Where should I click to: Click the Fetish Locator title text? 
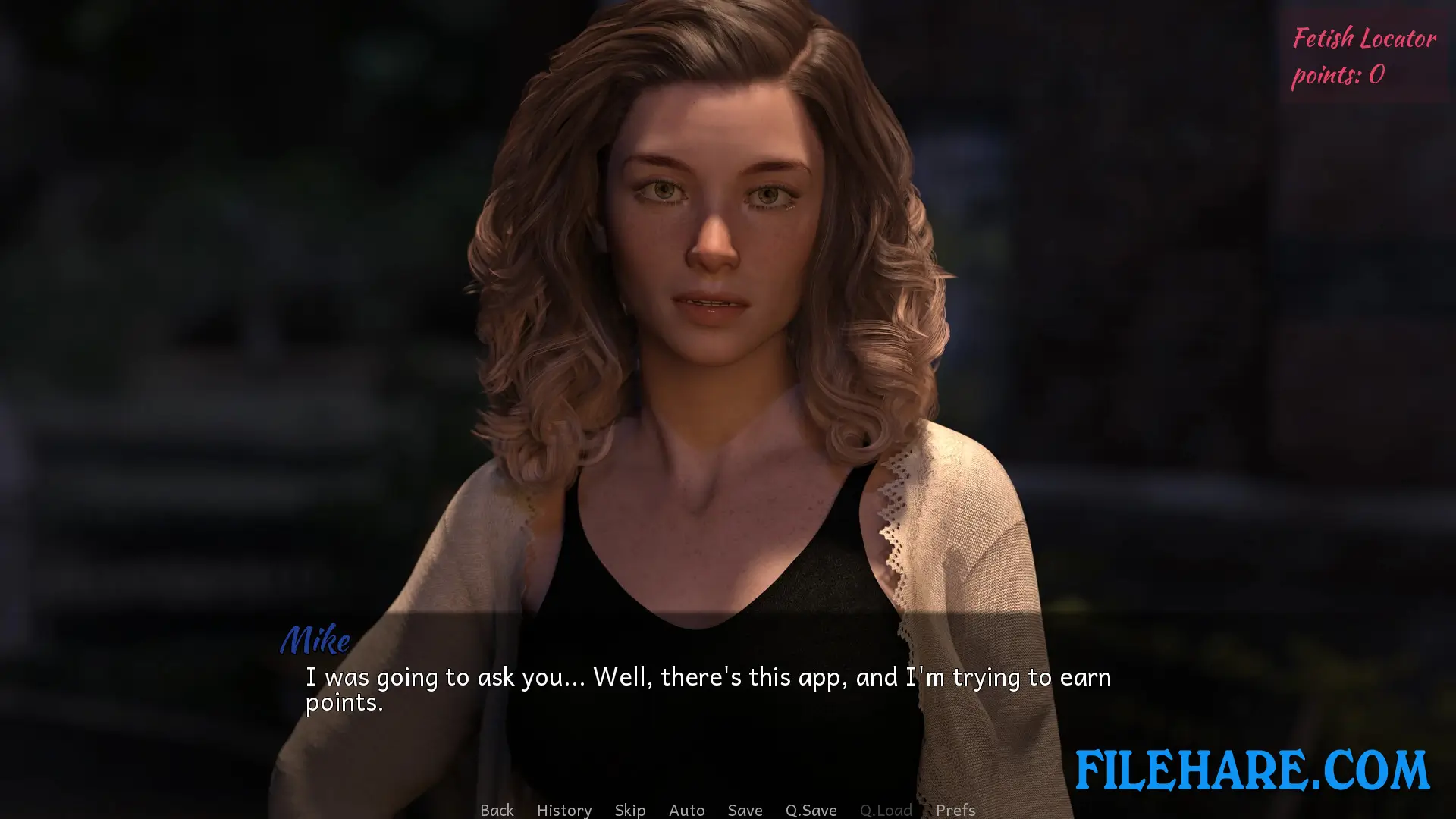[x=1363, y=38]
